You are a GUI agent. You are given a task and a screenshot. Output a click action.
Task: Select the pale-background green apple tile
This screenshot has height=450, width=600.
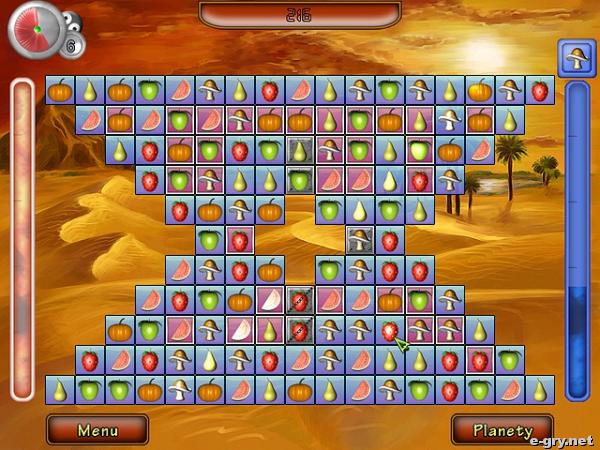(420, 150)
